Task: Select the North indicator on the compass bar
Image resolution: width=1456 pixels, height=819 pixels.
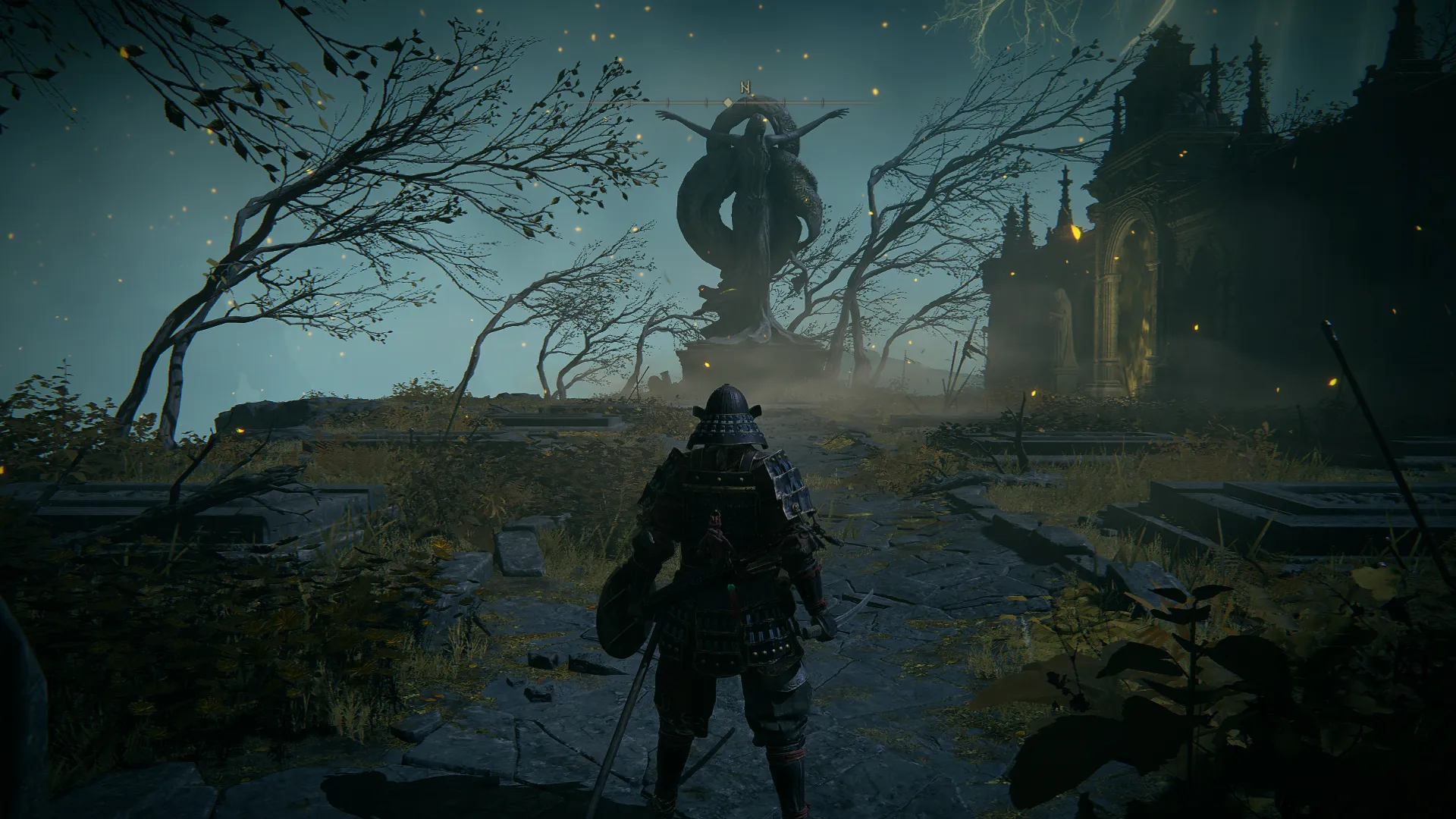Action: [x=745, y=88]
